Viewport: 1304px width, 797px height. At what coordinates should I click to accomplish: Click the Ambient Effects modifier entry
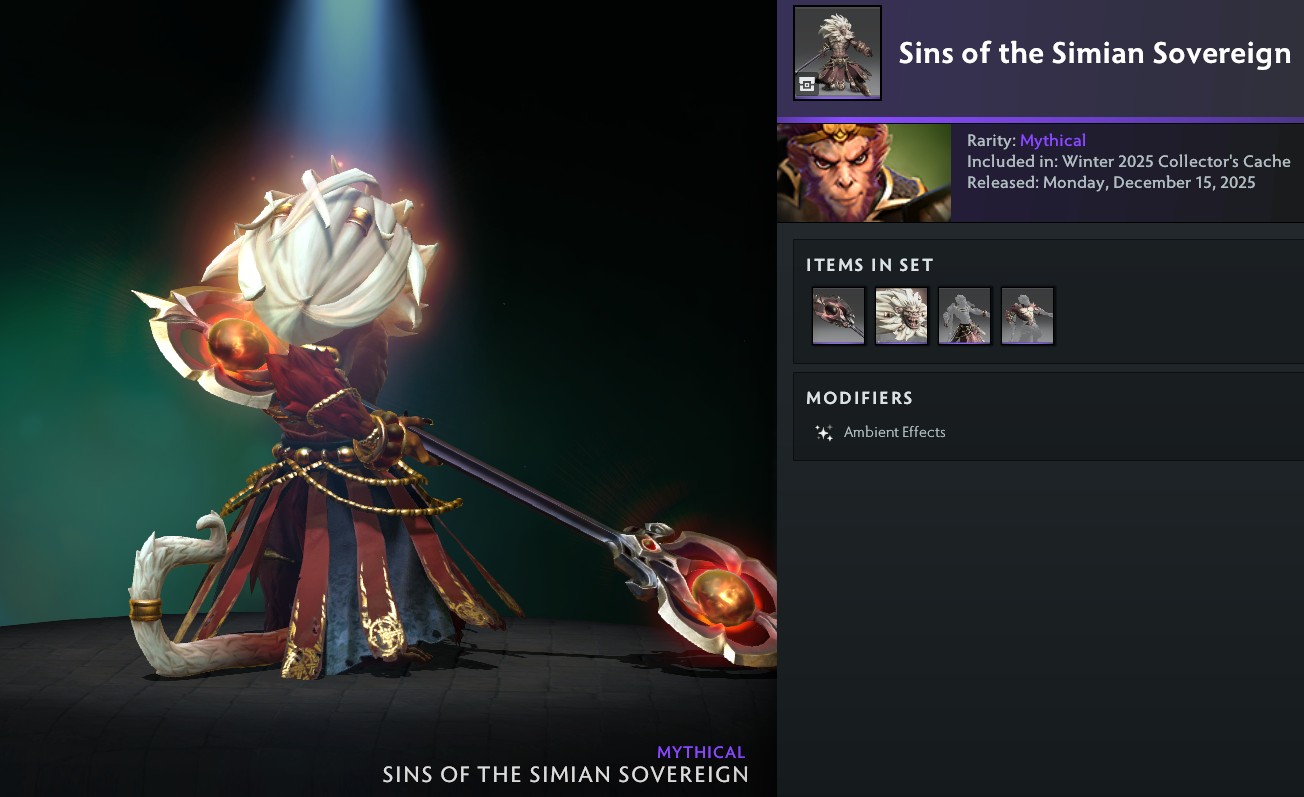coord(894,433)
